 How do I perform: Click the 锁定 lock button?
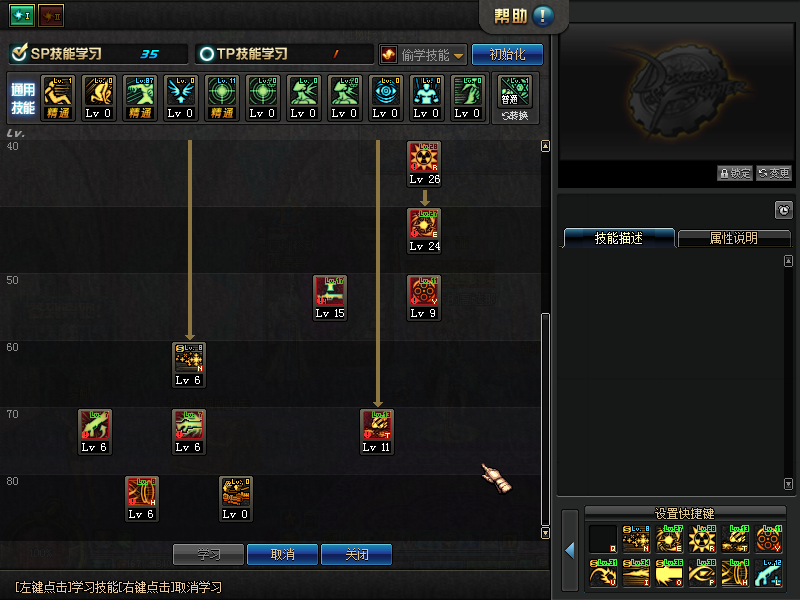(x=734, y=173)
